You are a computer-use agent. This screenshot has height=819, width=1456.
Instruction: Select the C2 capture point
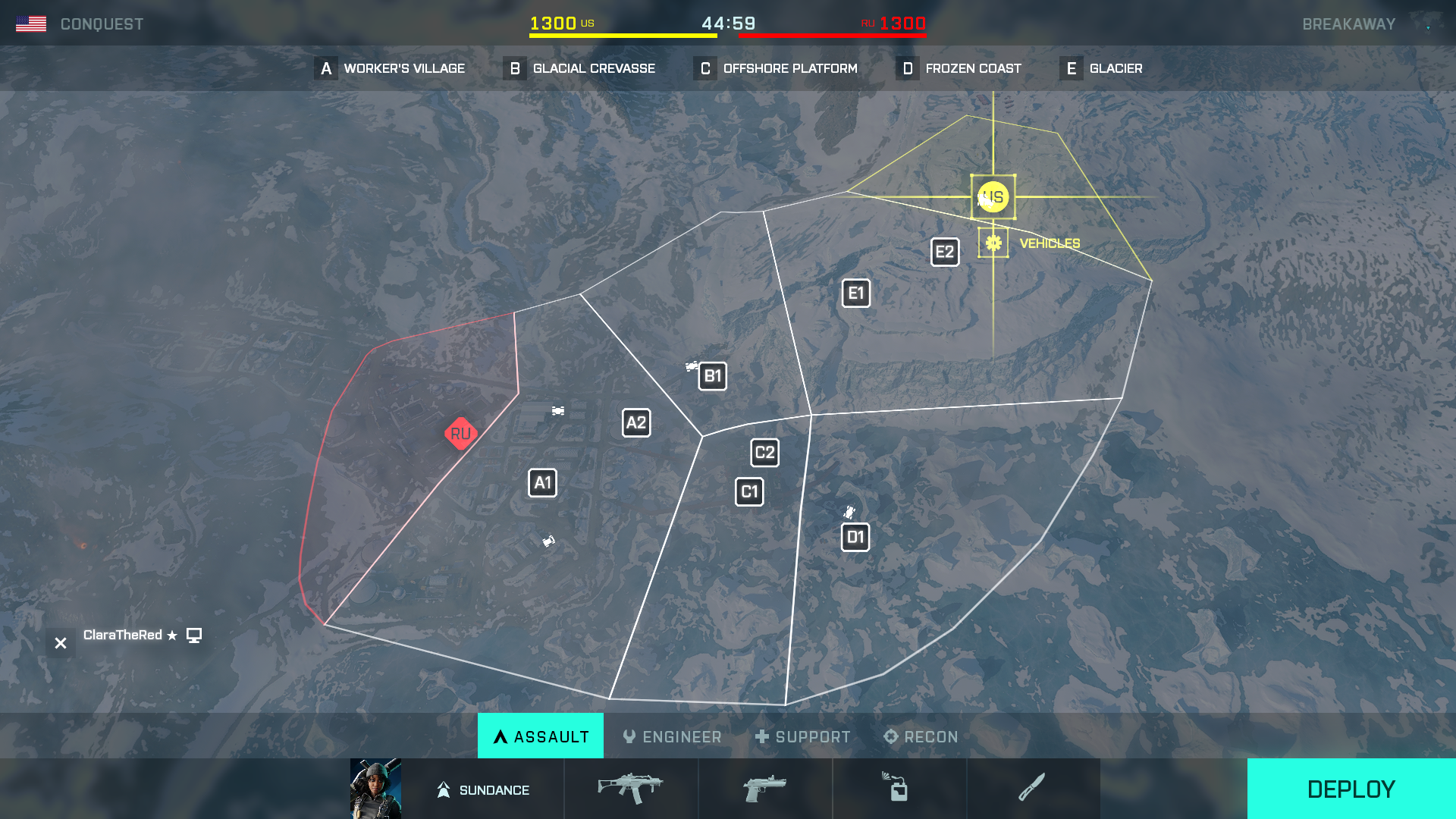pos(764,453)
